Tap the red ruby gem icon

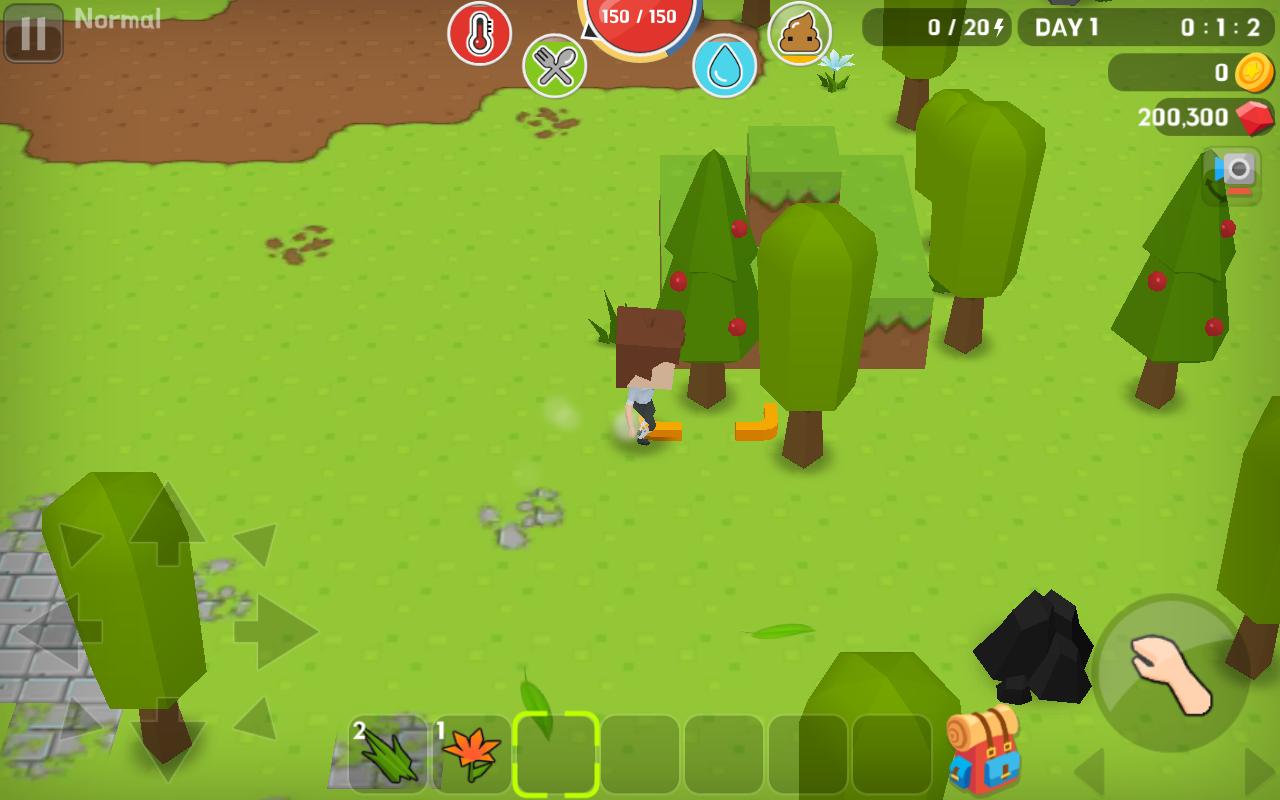[x=1253, y=117]
